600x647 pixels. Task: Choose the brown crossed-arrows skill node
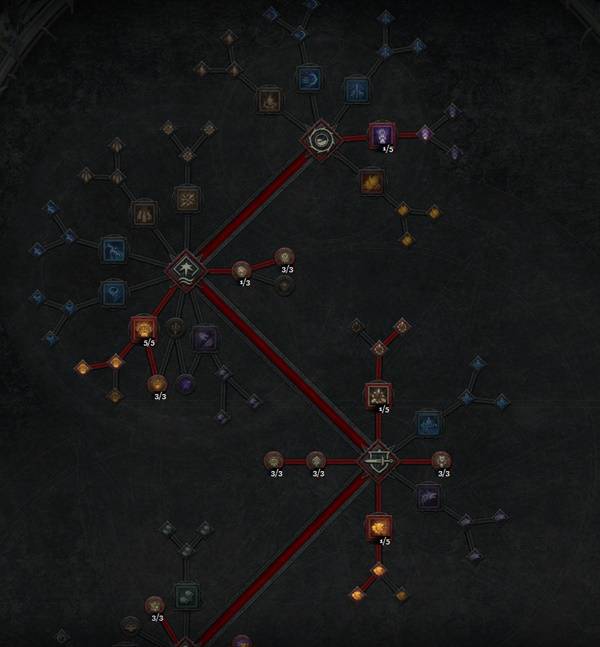click(186, 199)
